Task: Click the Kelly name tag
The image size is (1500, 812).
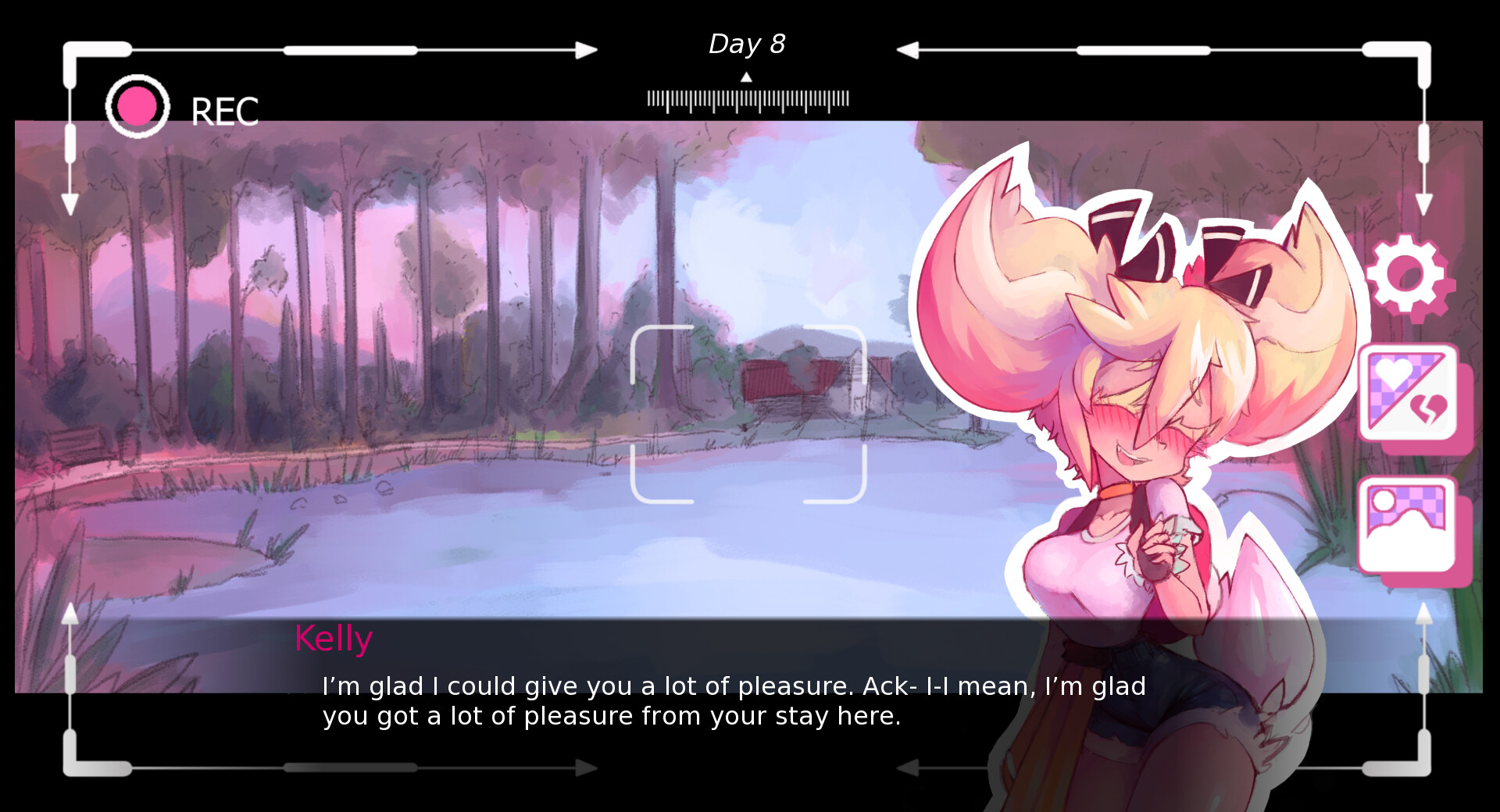Action: click(333, 638)
